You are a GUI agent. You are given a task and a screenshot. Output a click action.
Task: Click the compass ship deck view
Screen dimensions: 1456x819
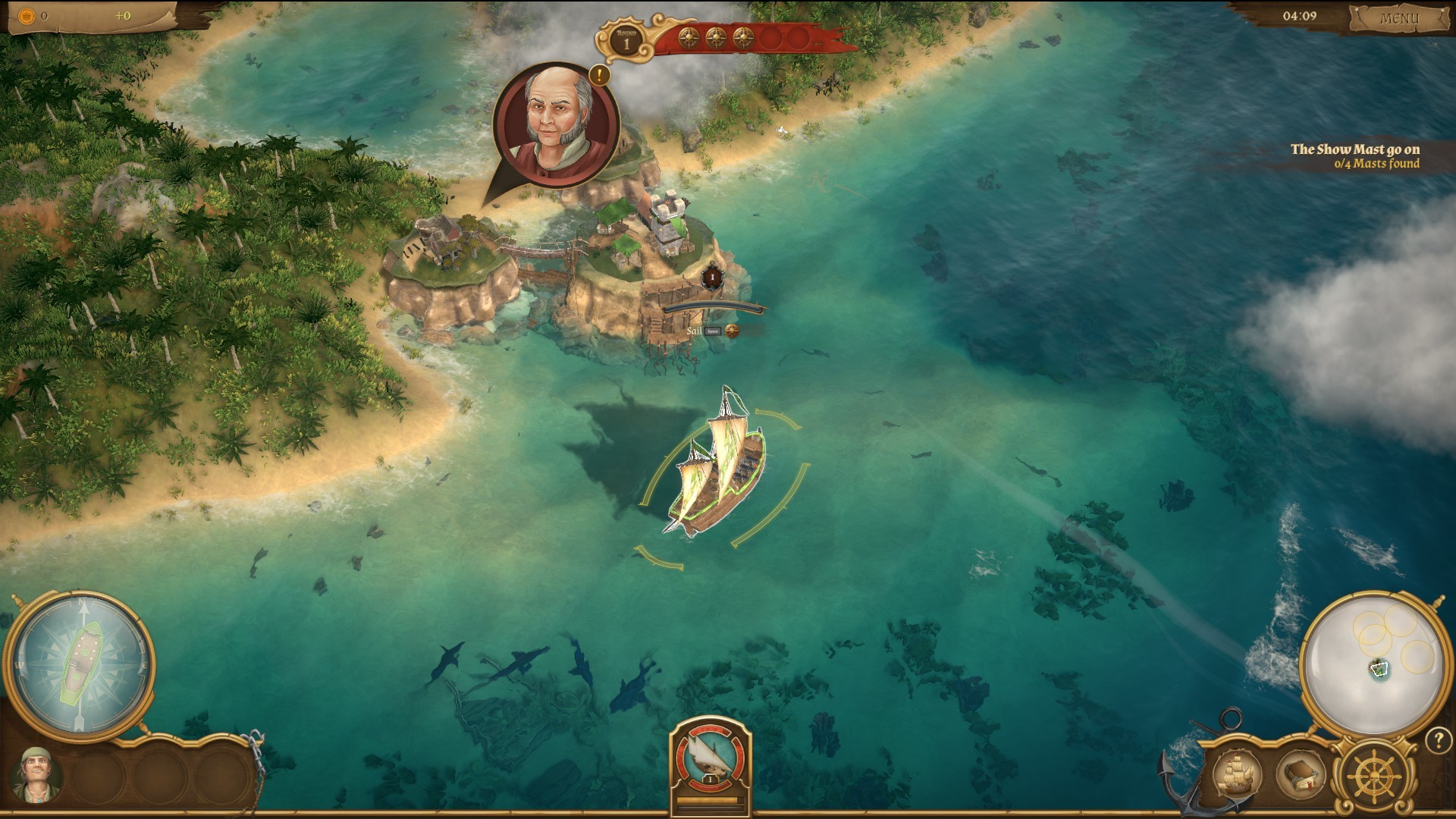coord(79,666)
